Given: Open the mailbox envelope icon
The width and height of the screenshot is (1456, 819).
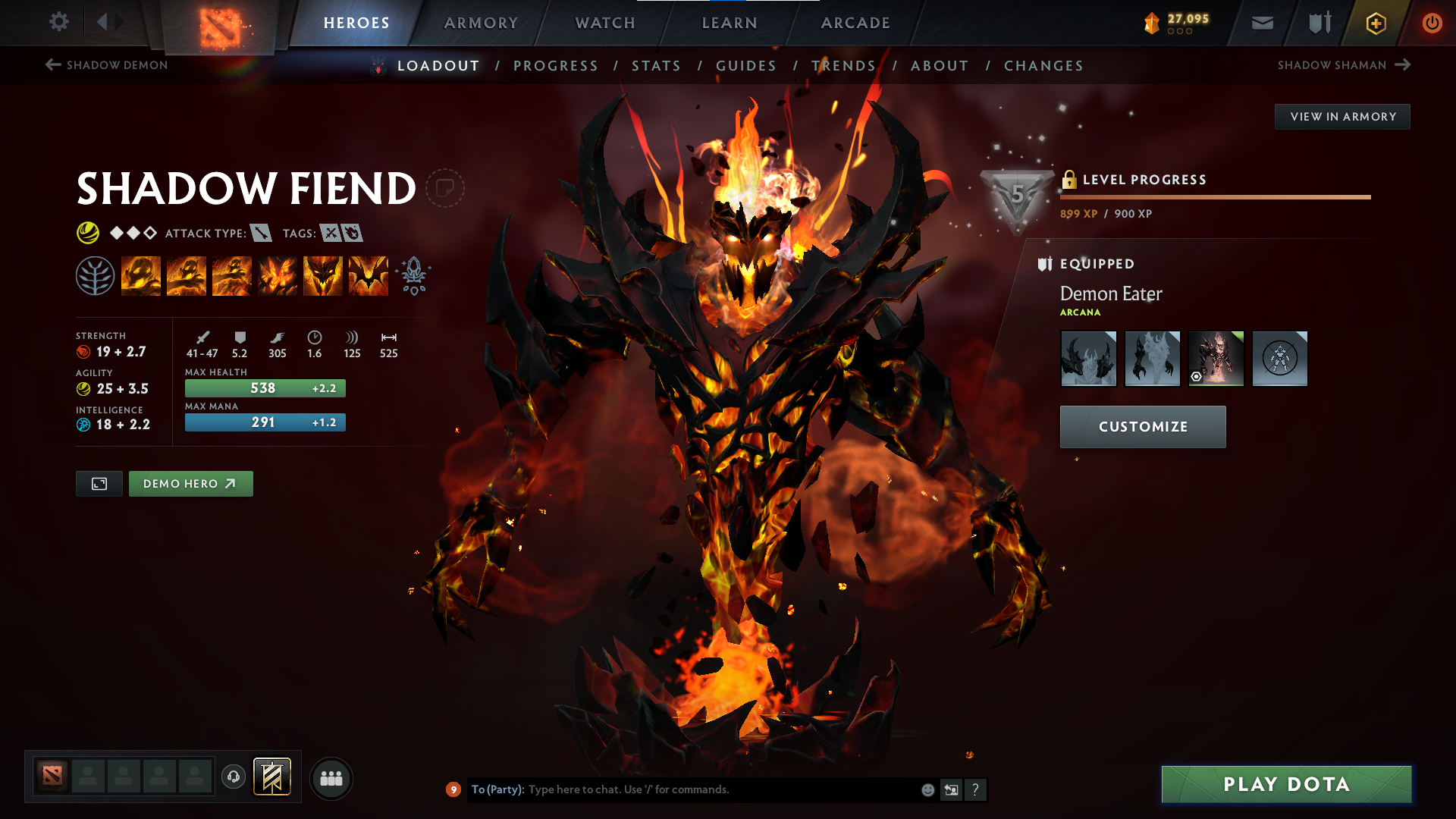Looking at the screenshot, I should (x=1261, y=22).
